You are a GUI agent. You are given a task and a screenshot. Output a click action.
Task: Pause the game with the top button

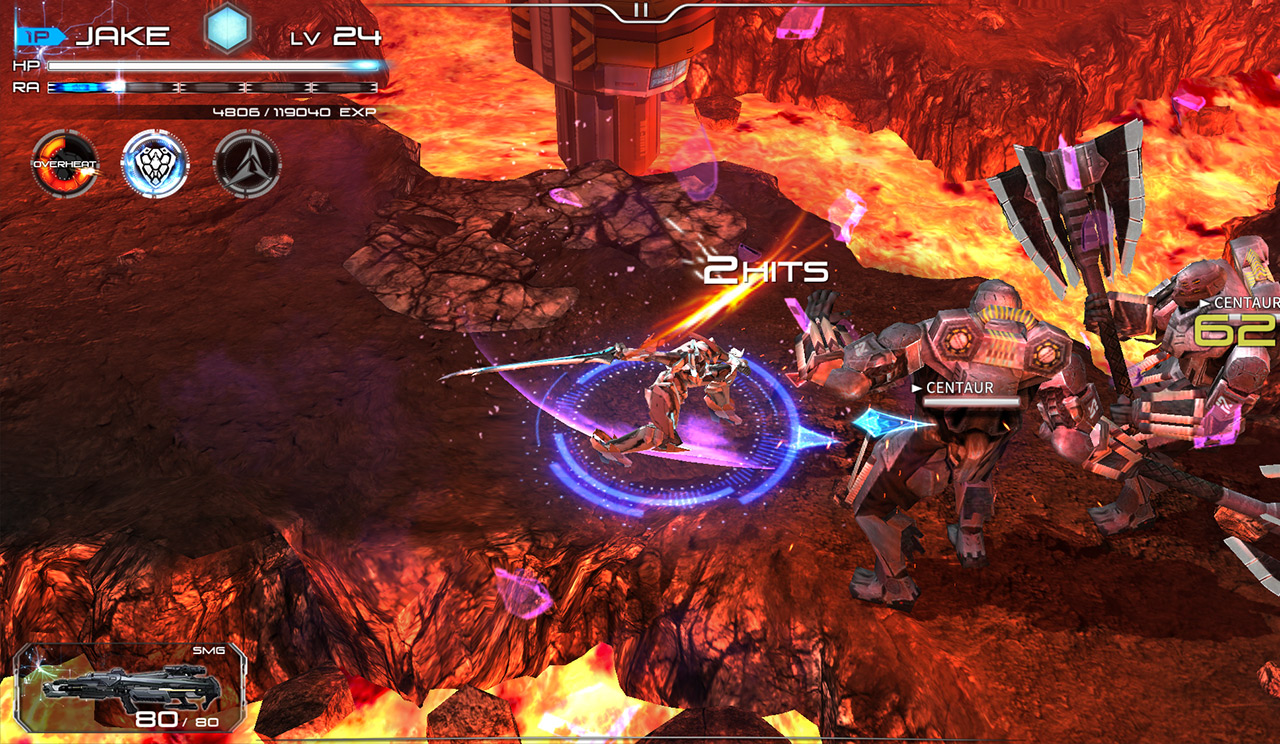641,11
